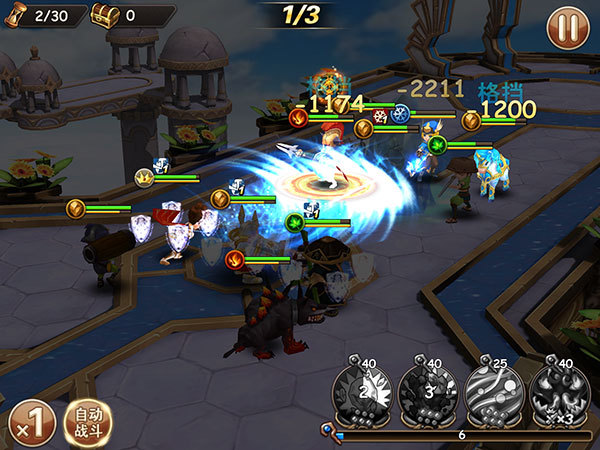Image resolution: width=600 pixels, height=450 pixels.
Task: Toggle the 自动战斗 auto-battle button
Action: pos(89,421)
